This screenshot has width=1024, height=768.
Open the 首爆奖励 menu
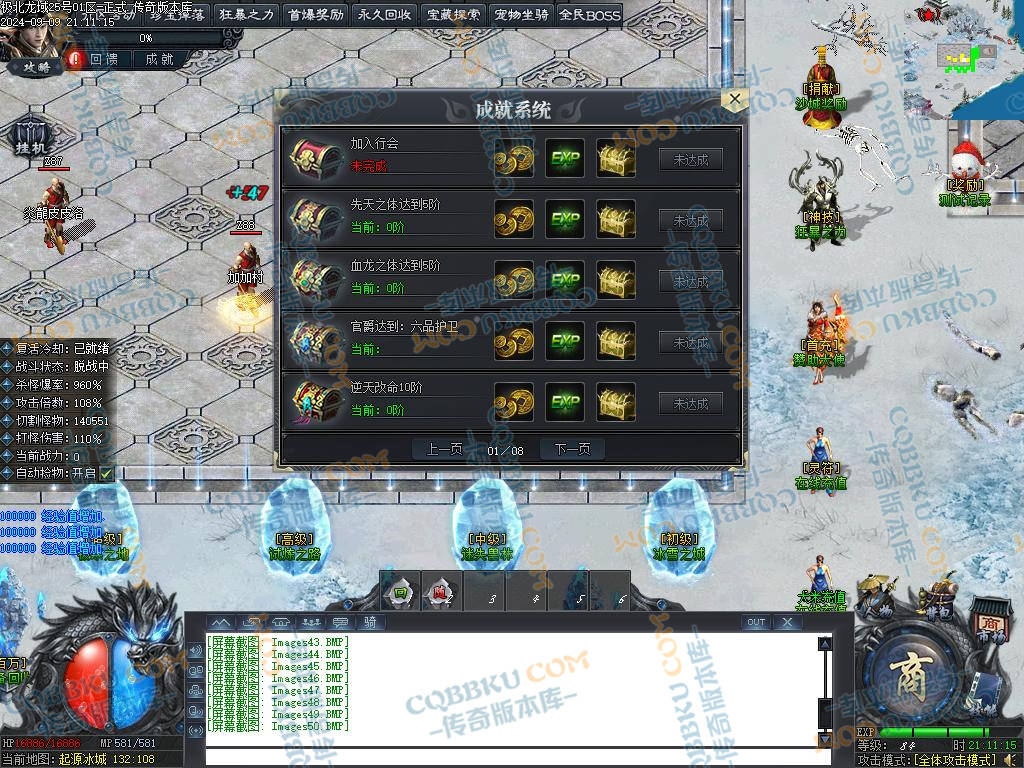[315, 14]
